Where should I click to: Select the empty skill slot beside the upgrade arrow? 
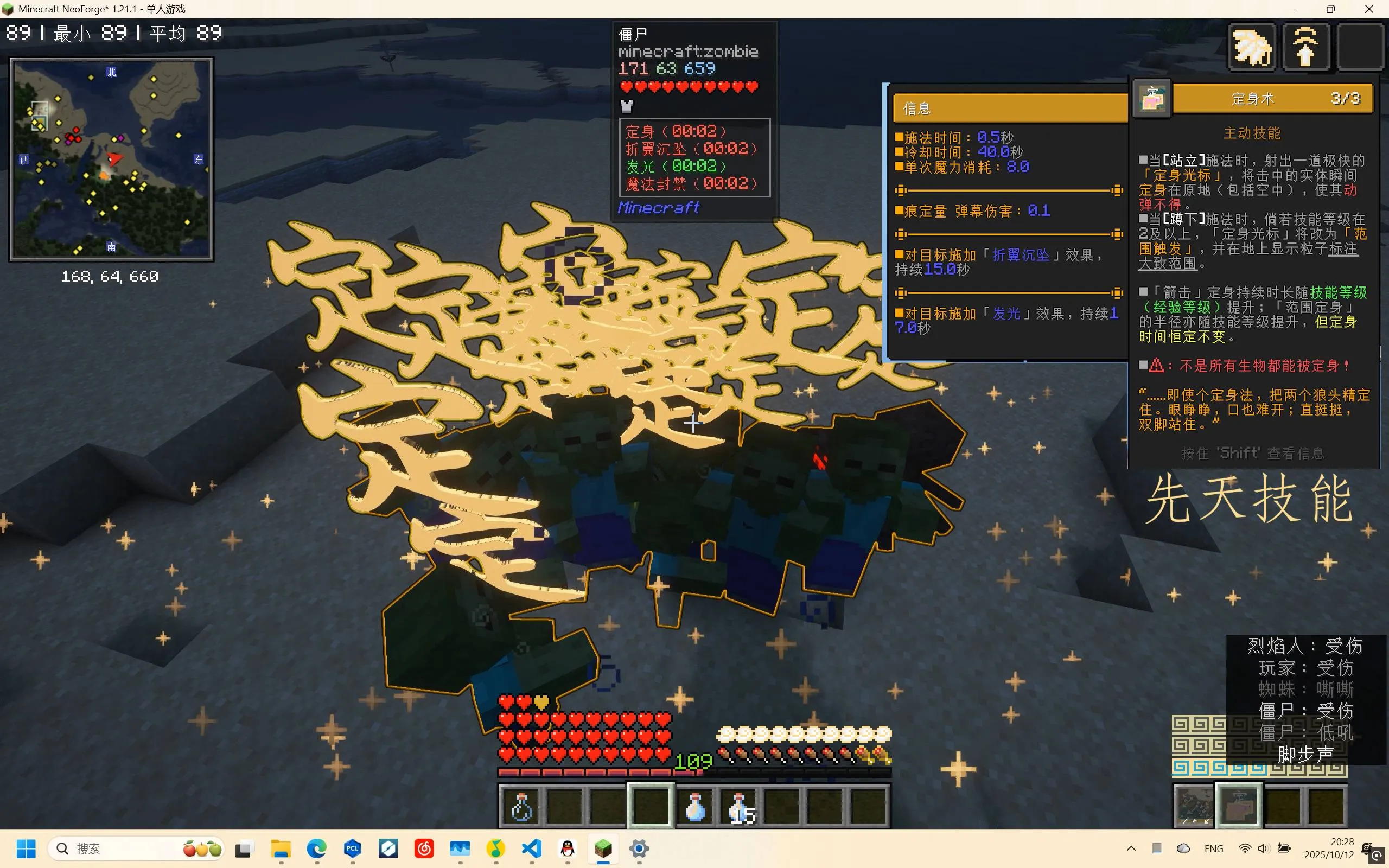point(1360,47)
